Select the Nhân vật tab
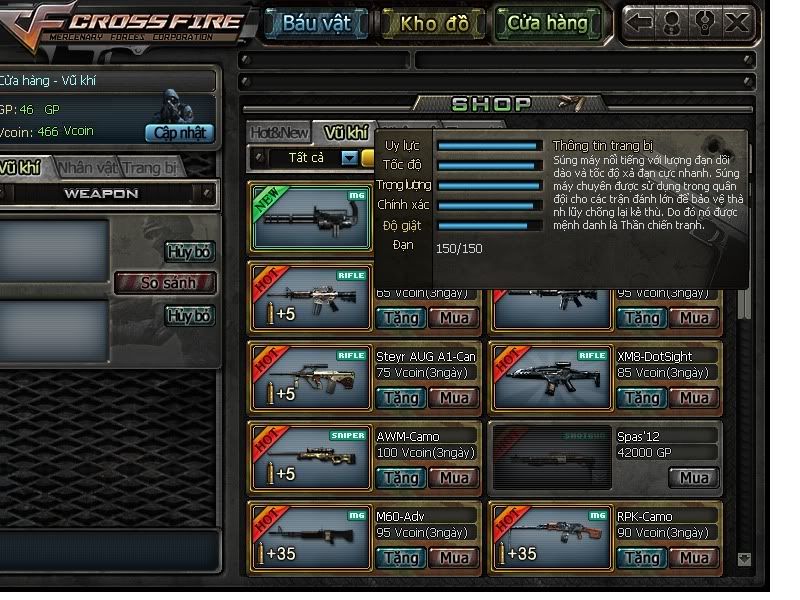The width and height of the screenshot is (800, 600). (x=87, y=168)
